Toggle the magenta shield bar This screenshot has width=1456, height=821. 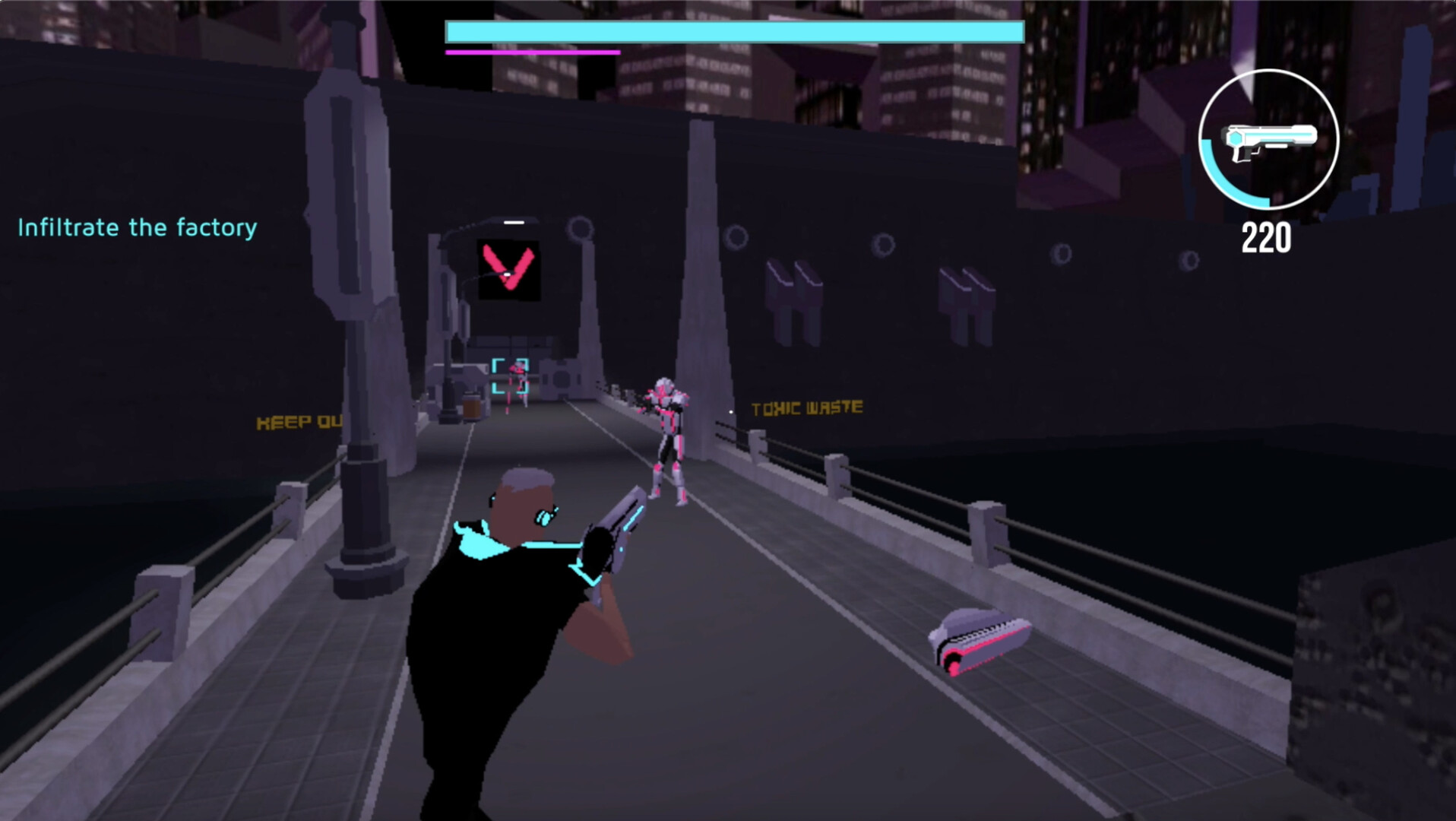(x=532, y=52)
